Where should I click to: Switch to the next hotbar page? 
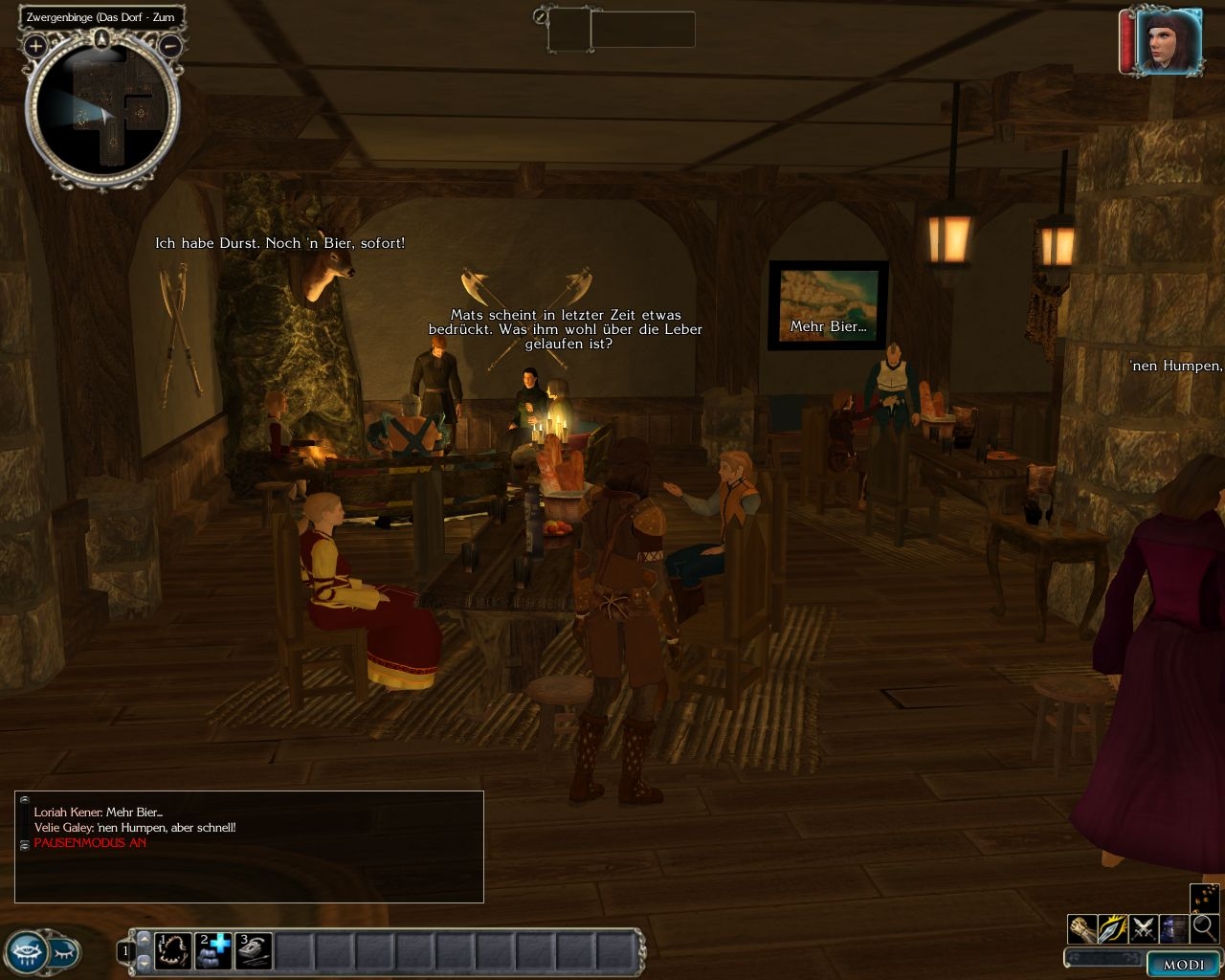pos(145,962)
